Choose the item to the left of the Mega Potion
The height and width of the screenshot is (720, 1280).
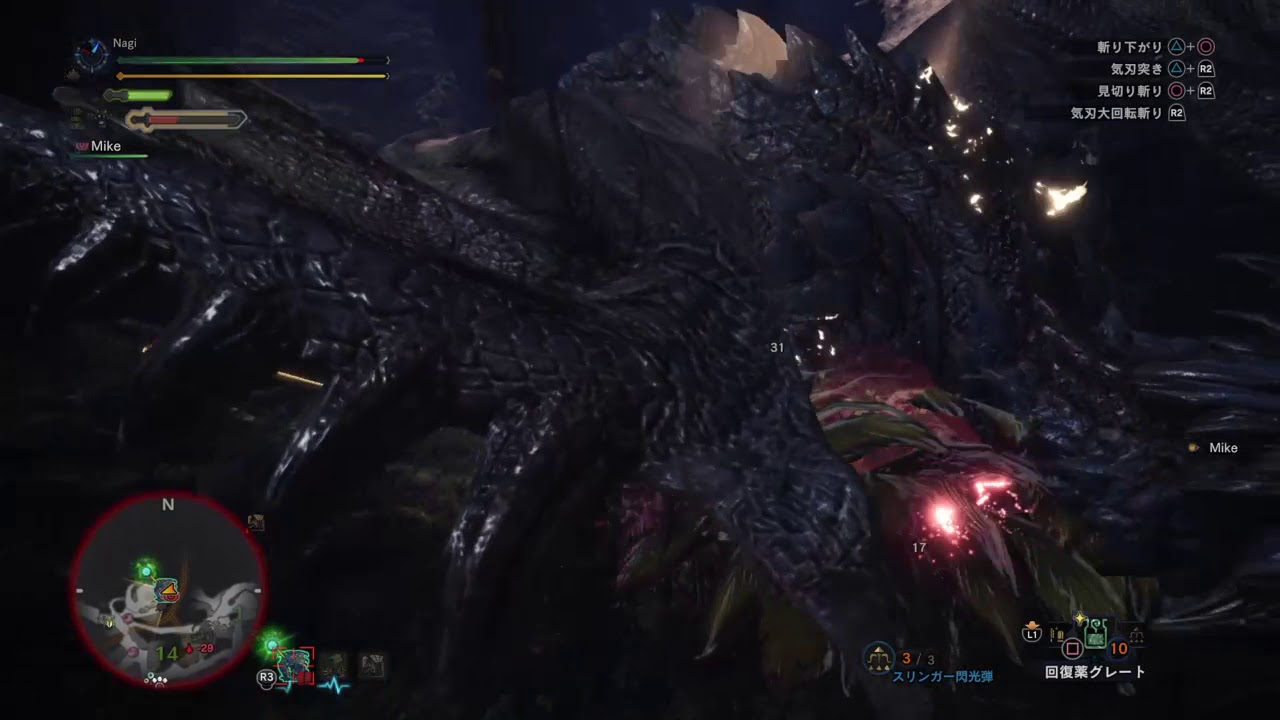point(1057,634)
